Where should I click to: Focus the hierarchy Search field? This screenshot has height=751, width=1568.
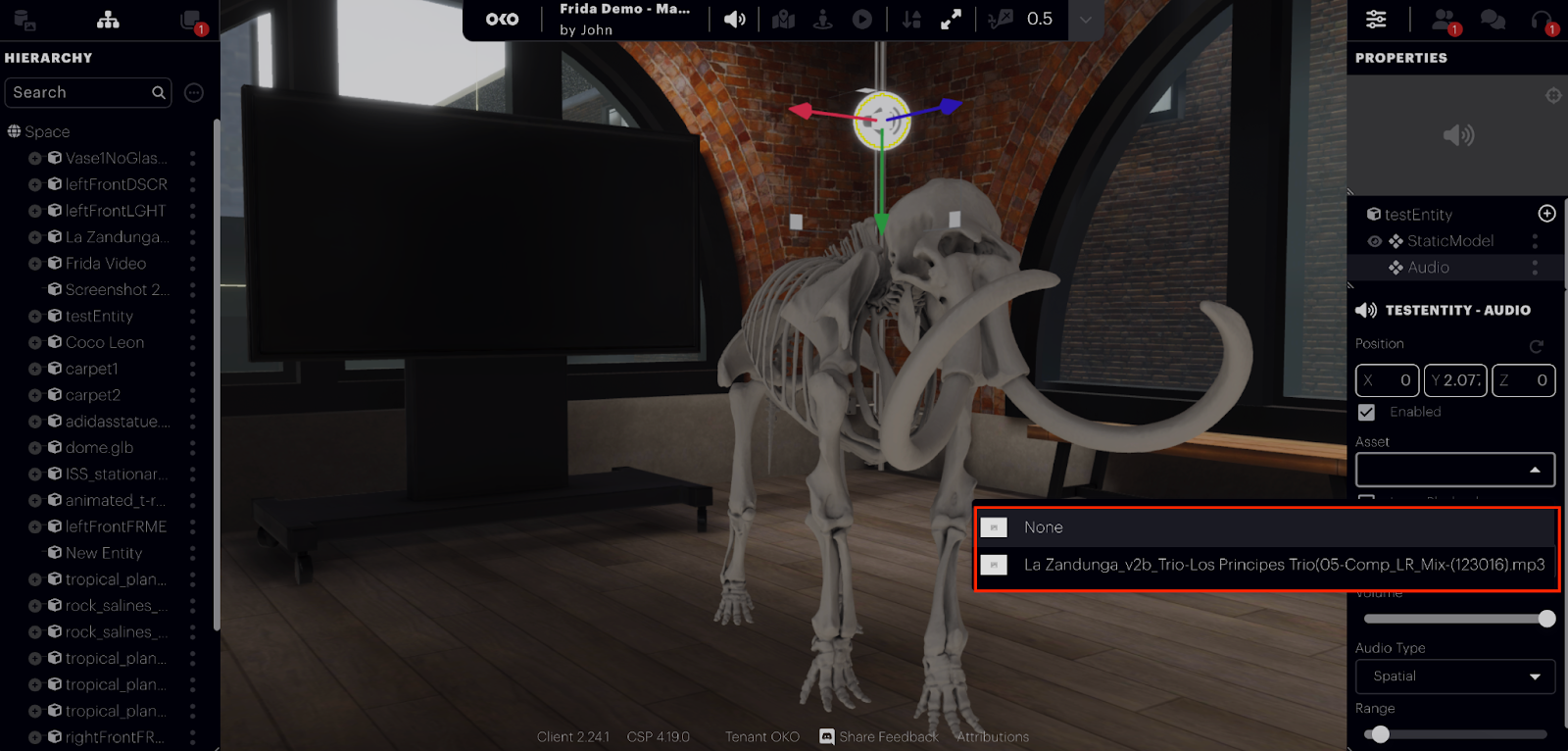(80, 92)
